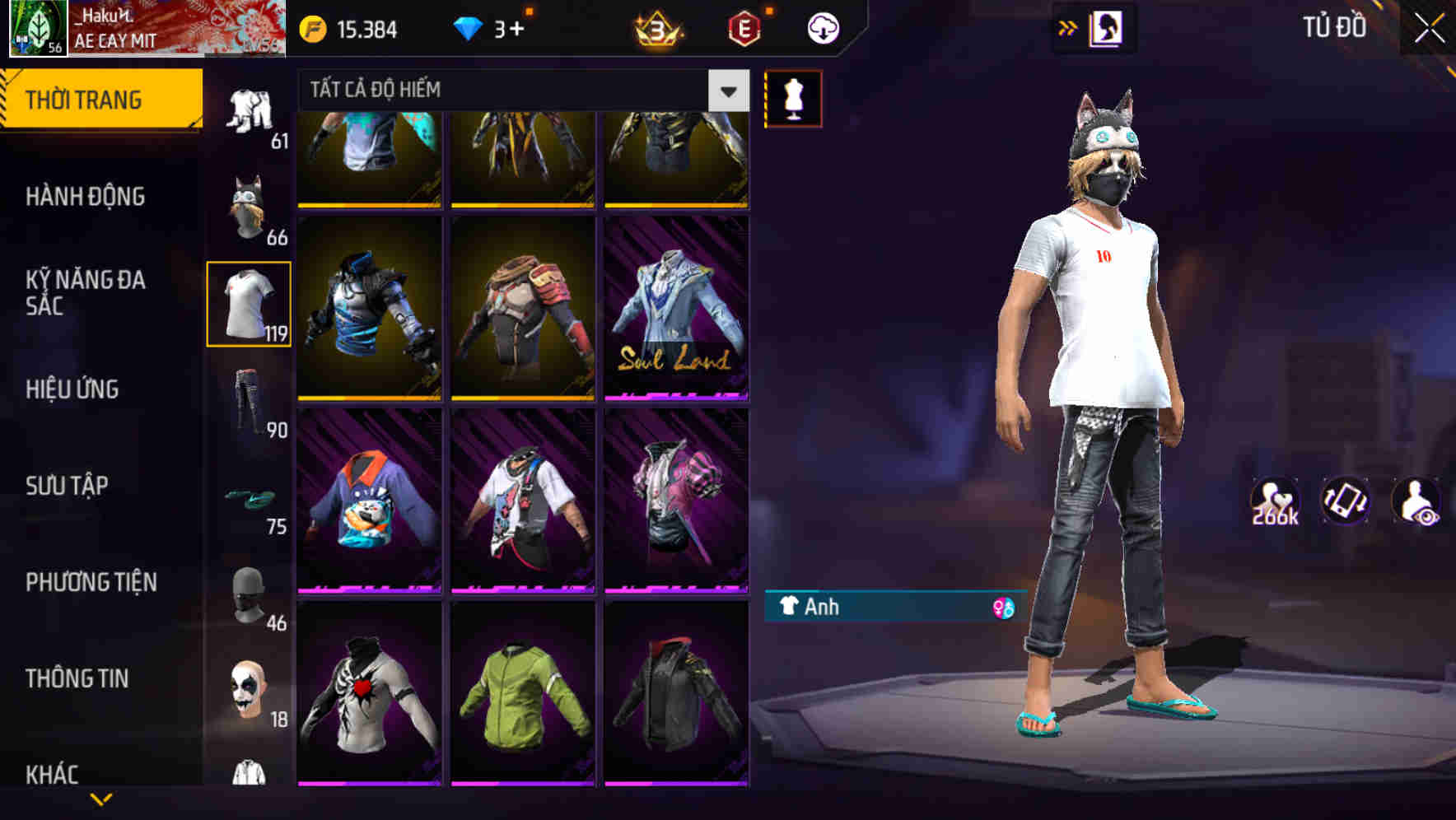Open the mannequin preview icon above the wardrobe grid
Image resolution: width=1456 pixels, height=820 pixels.
tap(793, 97)
